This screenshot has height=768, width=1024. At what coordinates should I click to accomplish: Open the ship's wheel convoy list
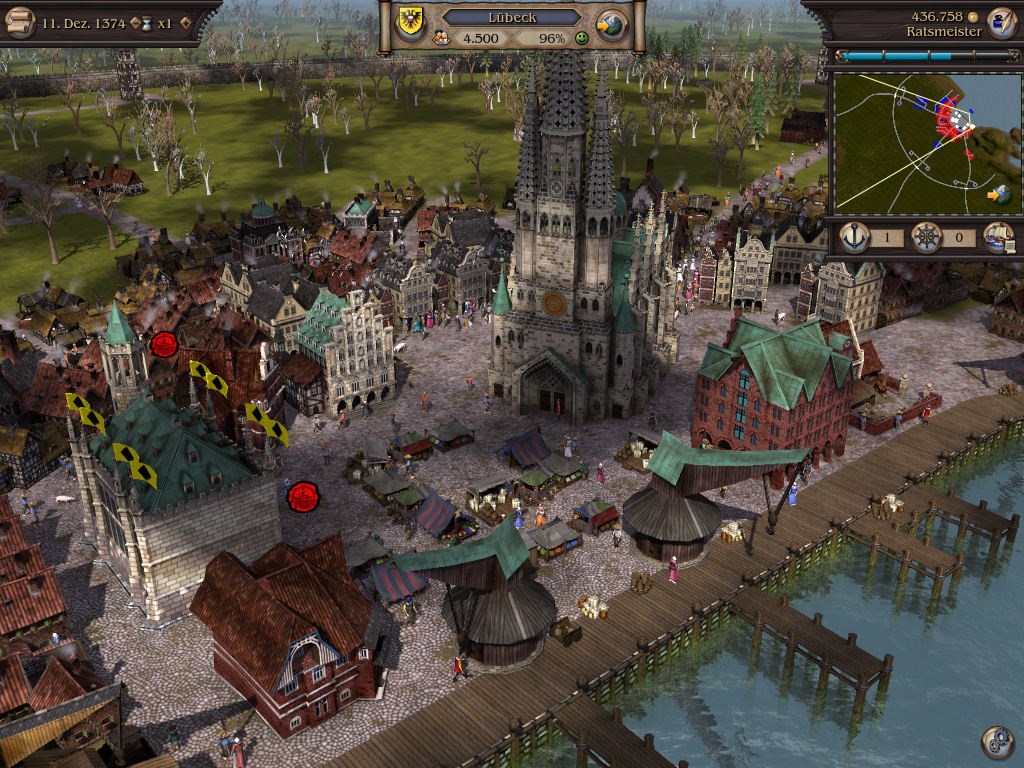tap(926, 238)
